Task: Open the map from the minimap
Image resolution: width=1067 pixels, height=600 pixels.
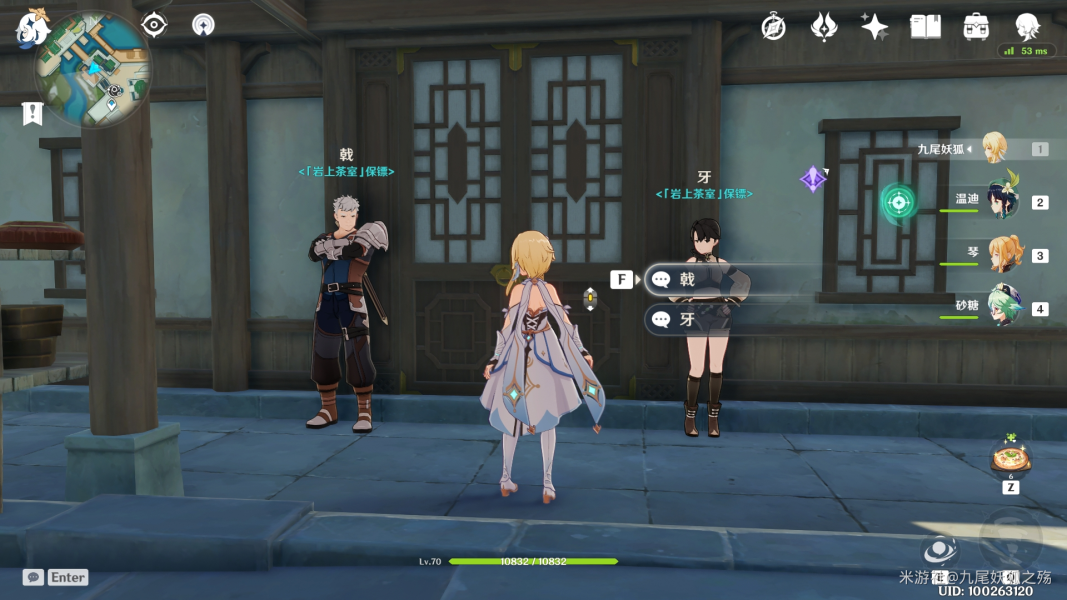Action: pos(93,70)
